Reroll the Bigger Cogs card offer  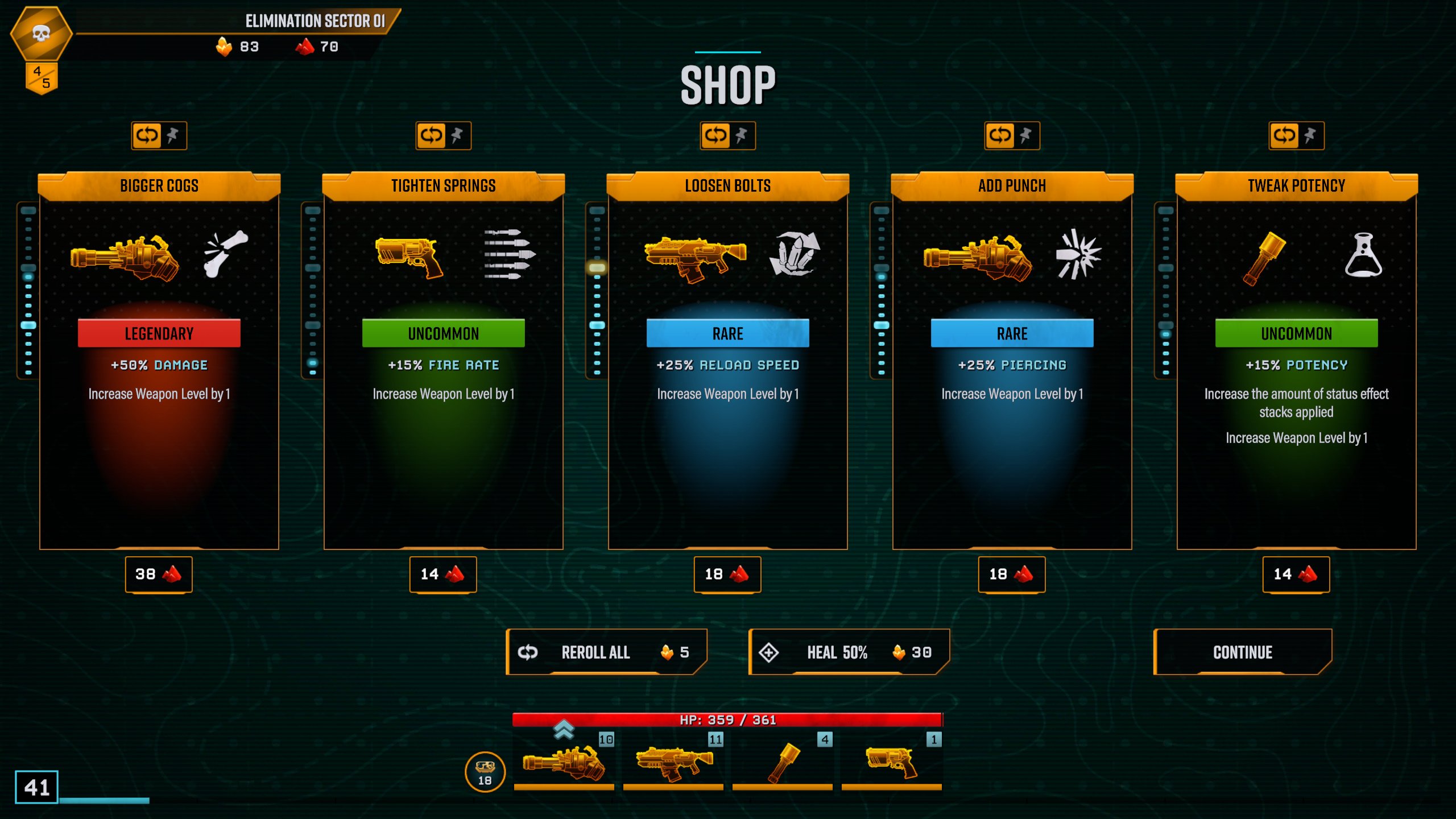click(147, 136)
